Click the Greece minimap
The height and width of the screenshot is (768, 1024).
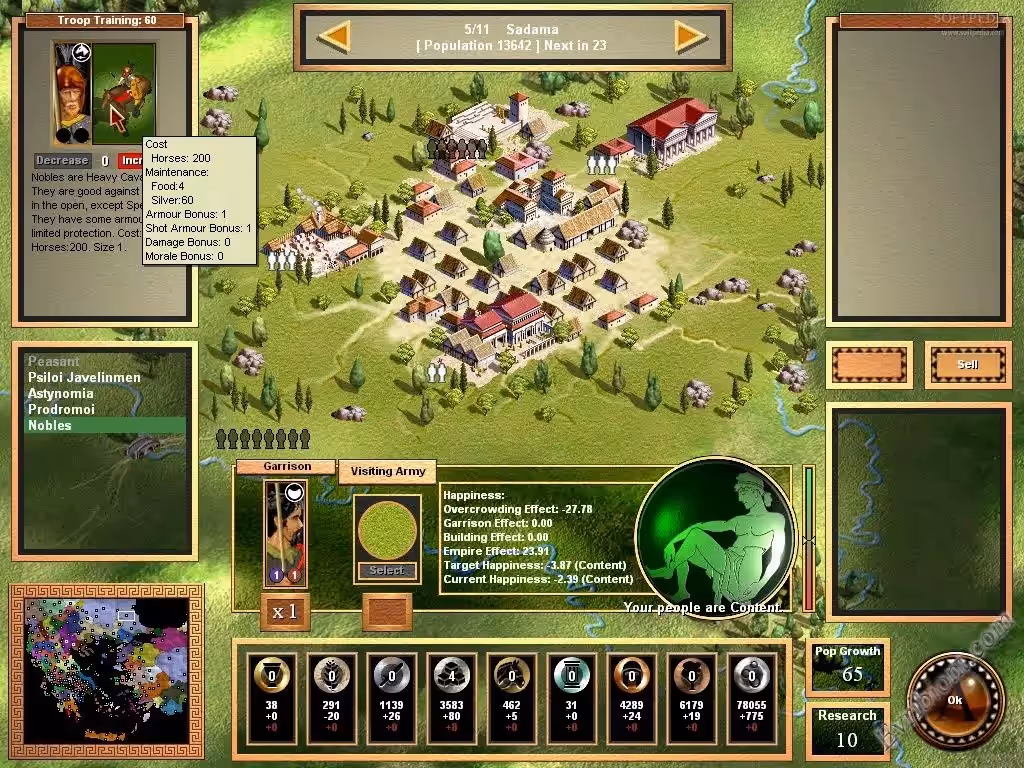tap(107, 663)
